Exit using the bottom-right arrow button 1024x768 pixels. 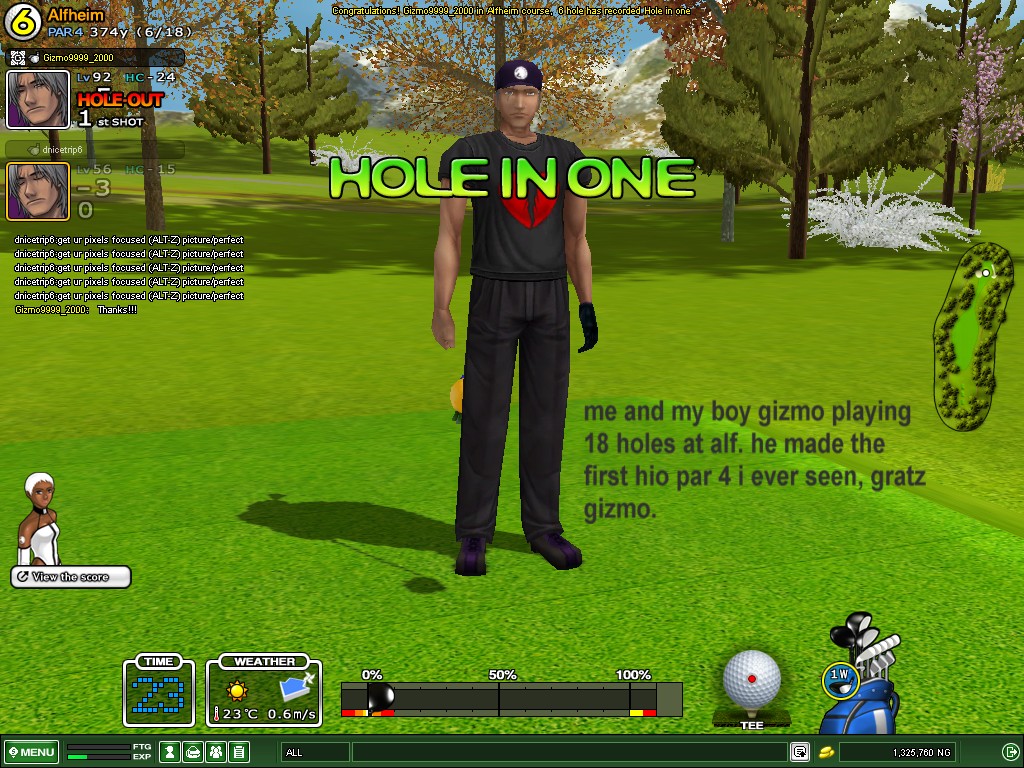[1010, 752]
